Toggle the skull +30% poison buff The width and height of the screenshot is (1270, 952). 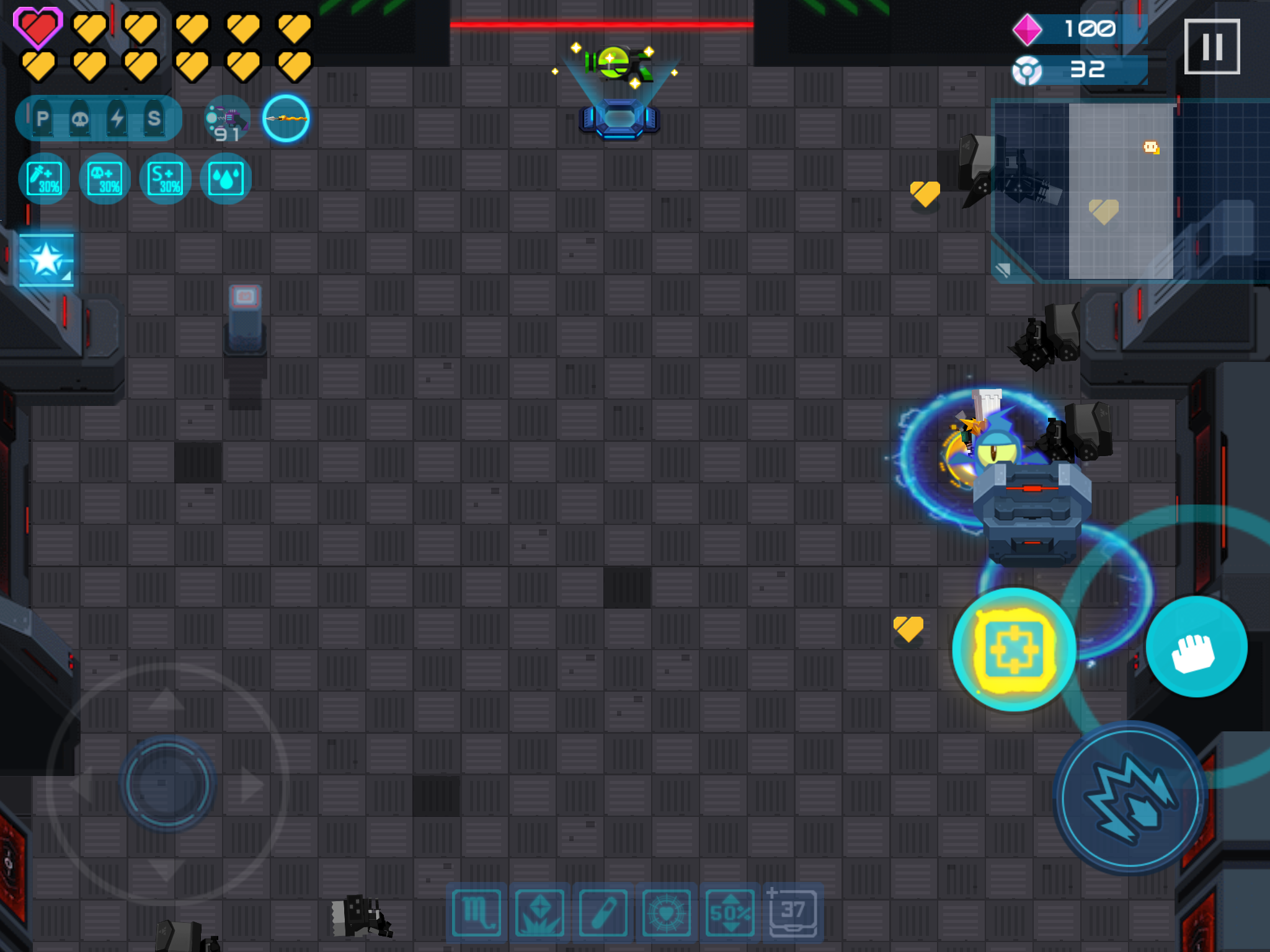point(104,179)
